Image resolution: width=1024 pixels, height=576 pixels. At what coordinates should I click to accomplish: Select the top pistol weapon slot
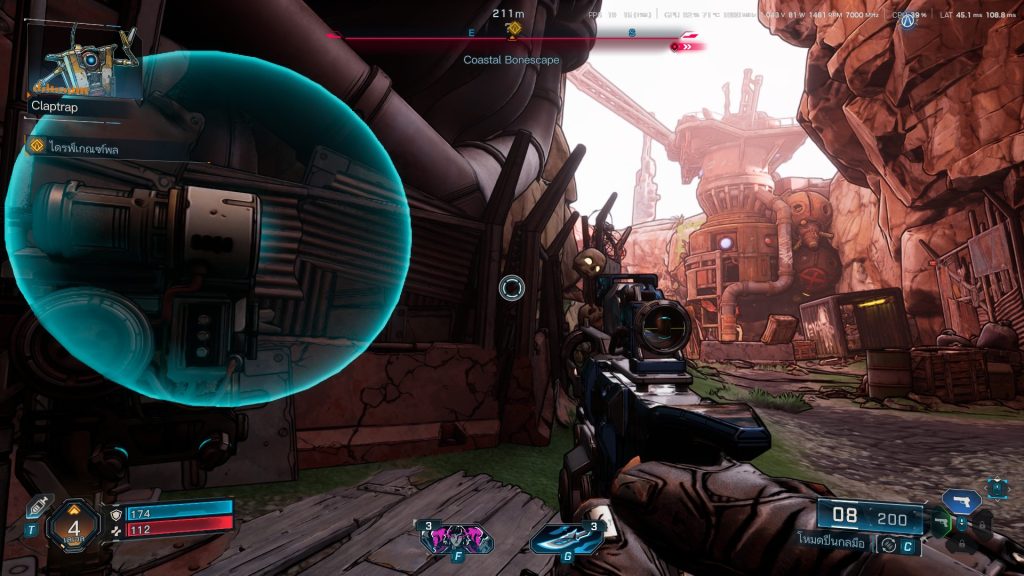pos(960,500)
